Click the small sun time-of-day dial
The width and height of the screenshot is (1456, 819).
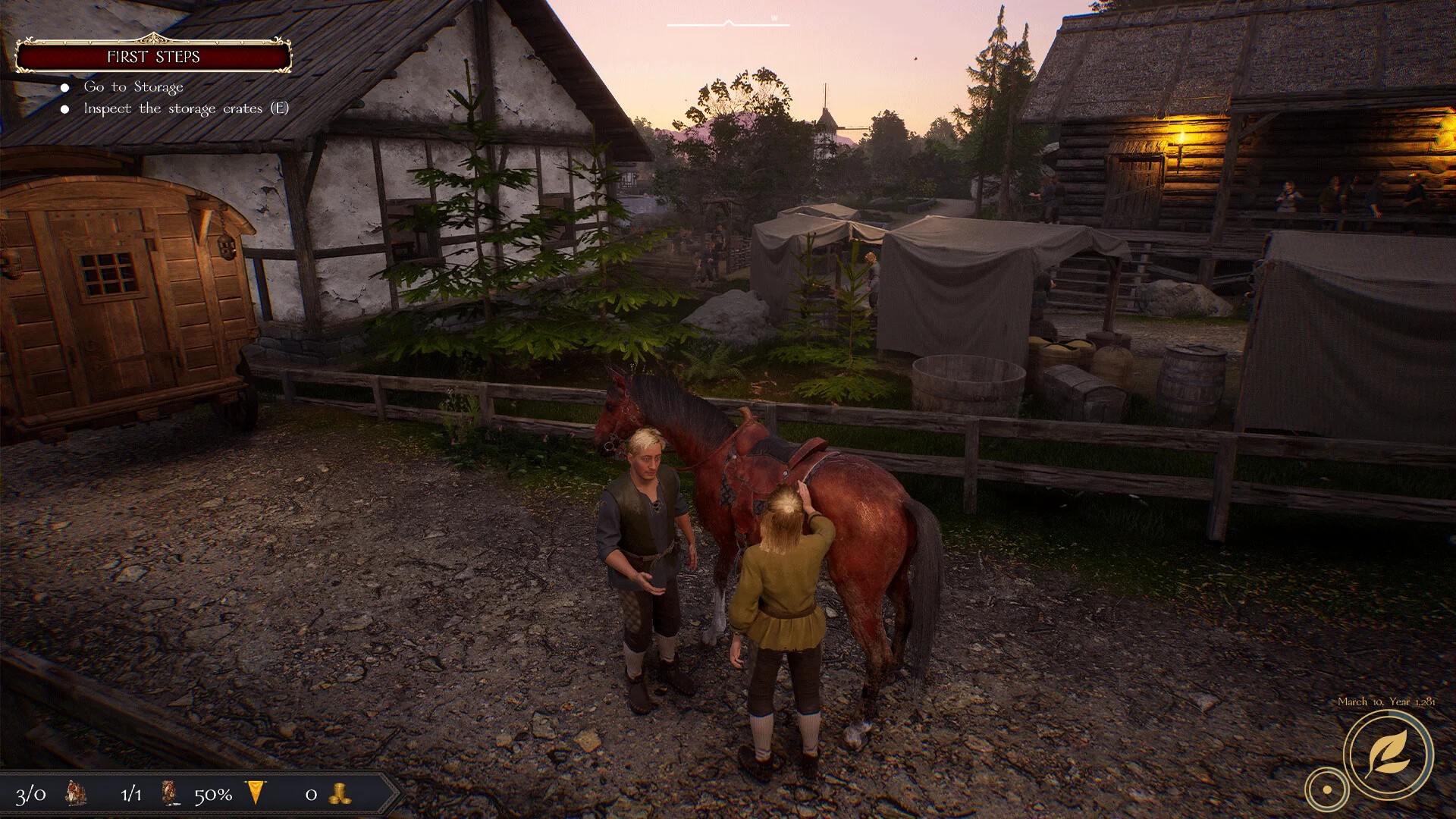[x=1326, y=789]
